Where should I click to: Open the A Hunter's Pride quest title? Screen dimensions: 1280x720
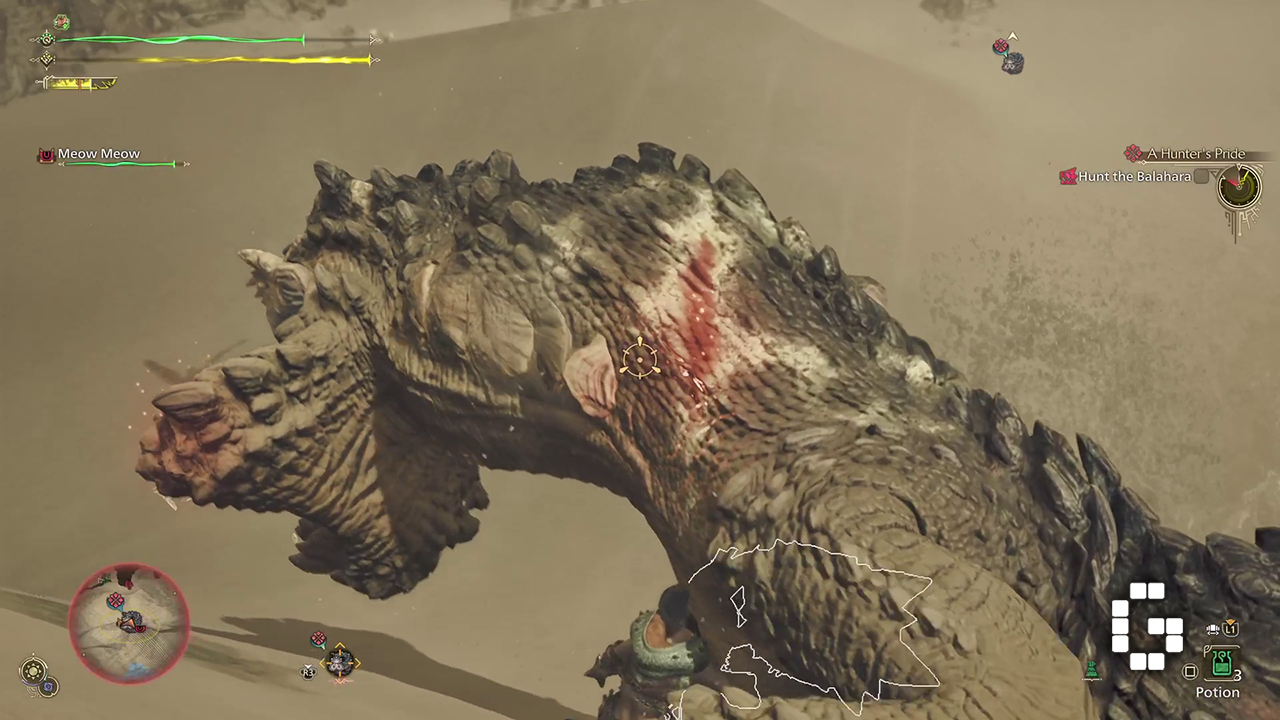pos(1195,154)
